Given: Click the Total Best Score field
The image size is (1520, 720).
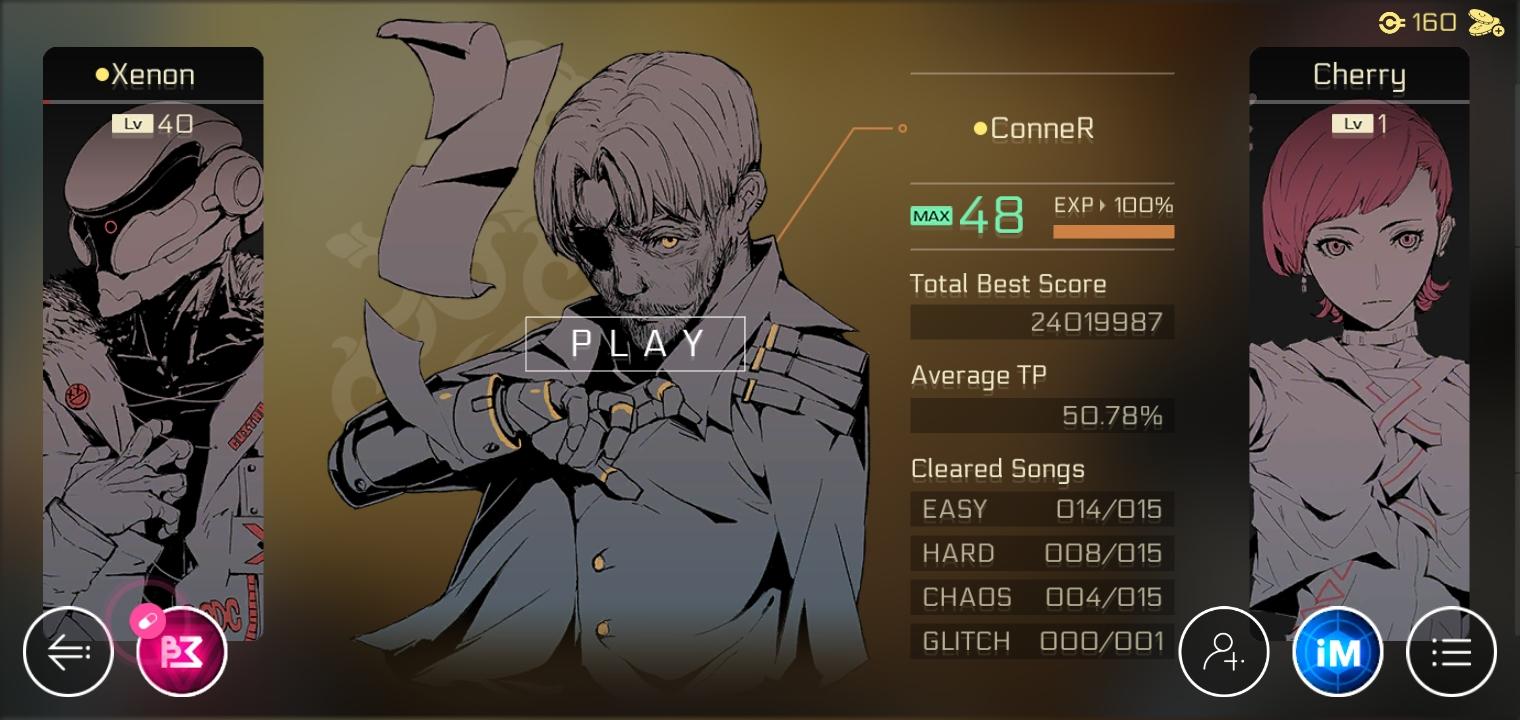Looking at the screenshot, I should (x=1042, y=322).
